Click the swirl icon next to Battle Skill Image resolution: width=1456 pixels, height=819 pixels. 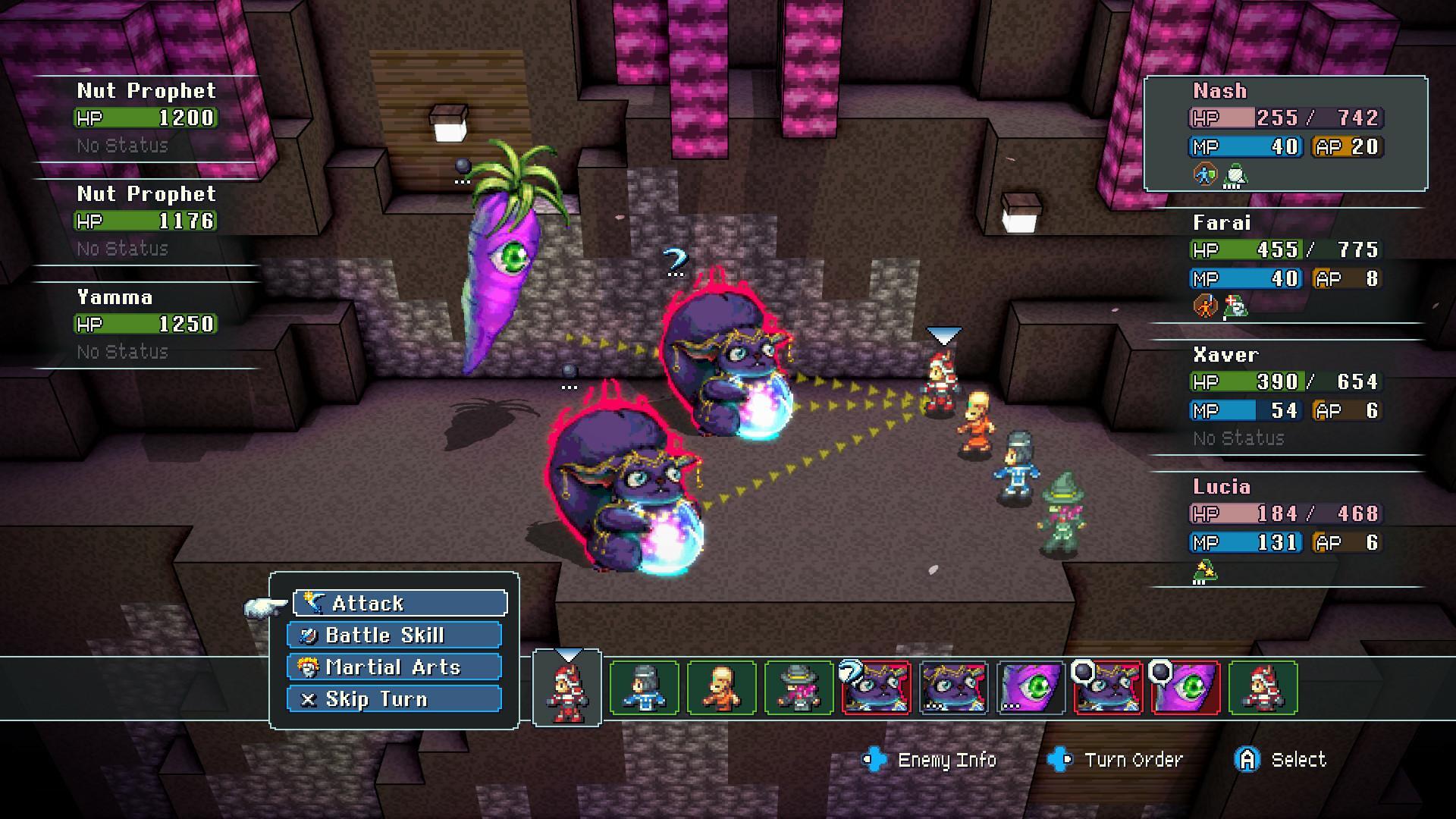[x=308, y=636]
